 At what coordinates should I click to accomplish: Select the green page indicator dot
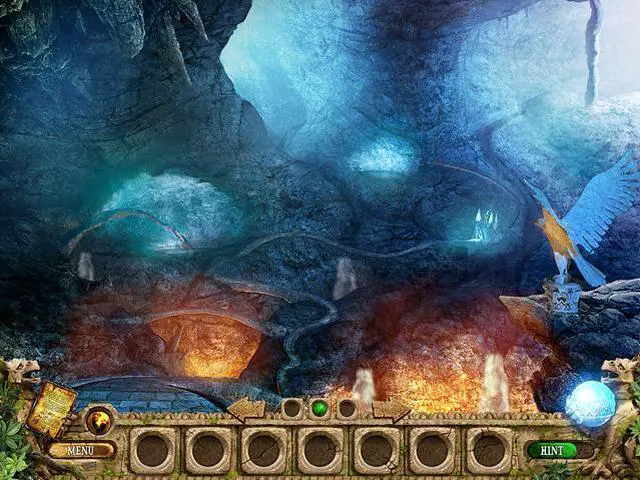320,408
